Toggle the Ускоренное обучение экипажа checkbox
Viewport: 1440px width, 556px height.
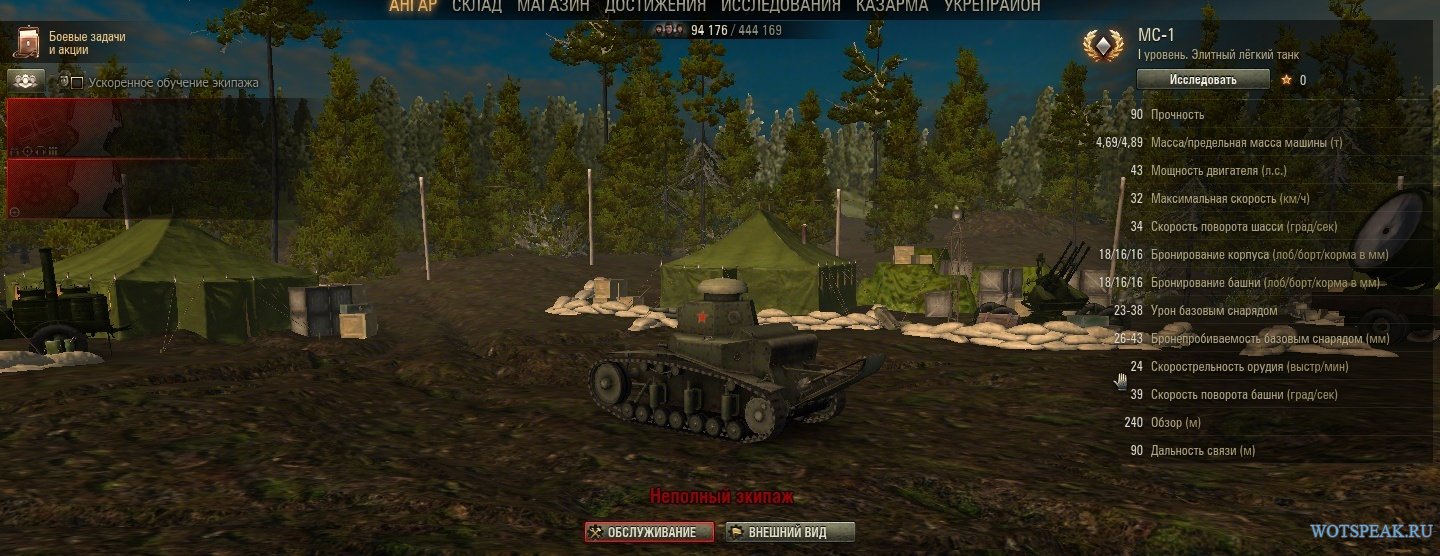pos(77,83)
